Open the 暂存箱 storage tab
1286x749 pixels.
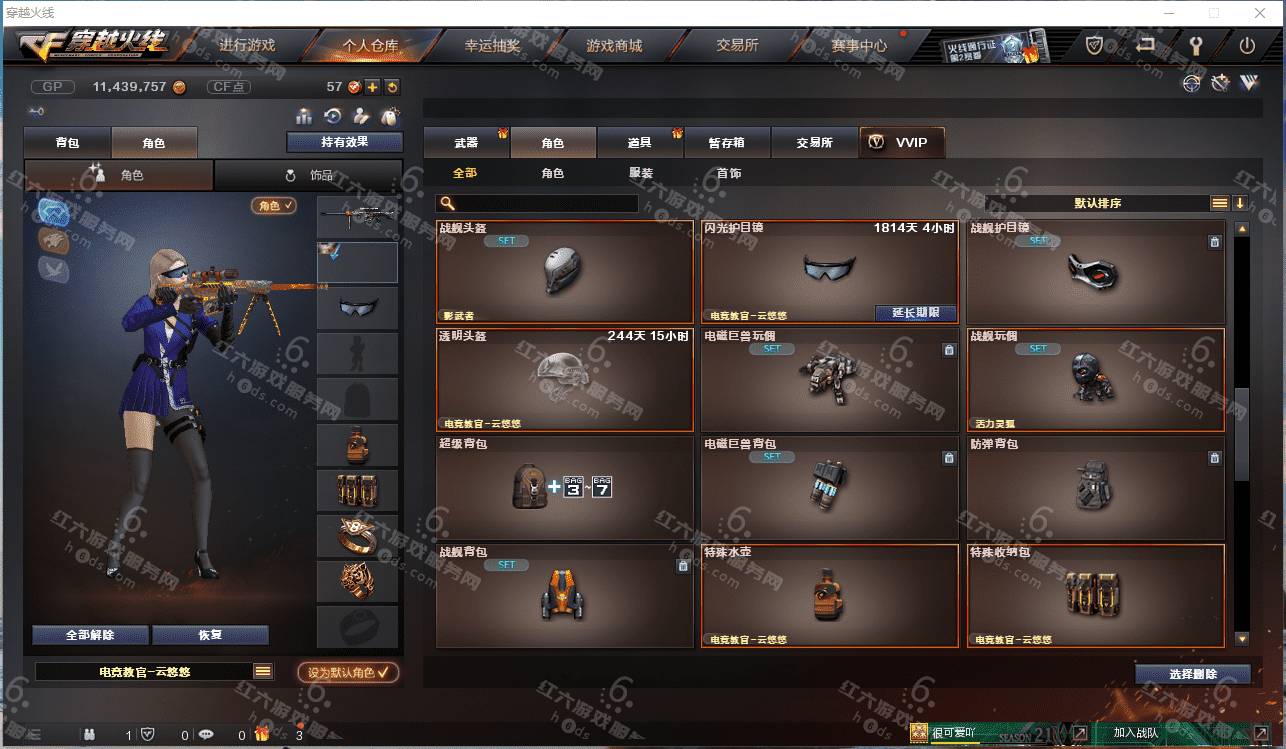tap(726, 143)
